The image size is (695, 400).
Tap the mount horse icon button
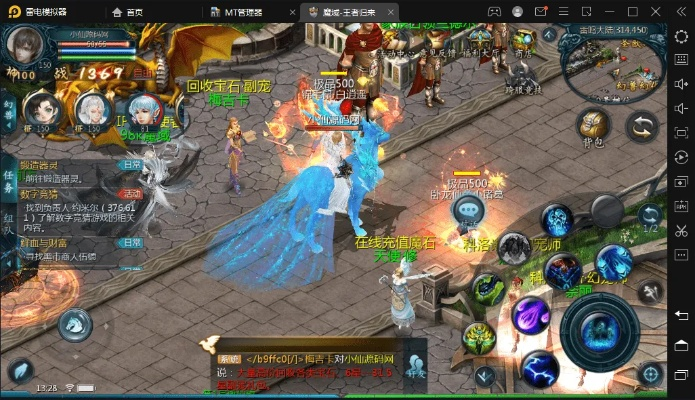tap(75, 324)
